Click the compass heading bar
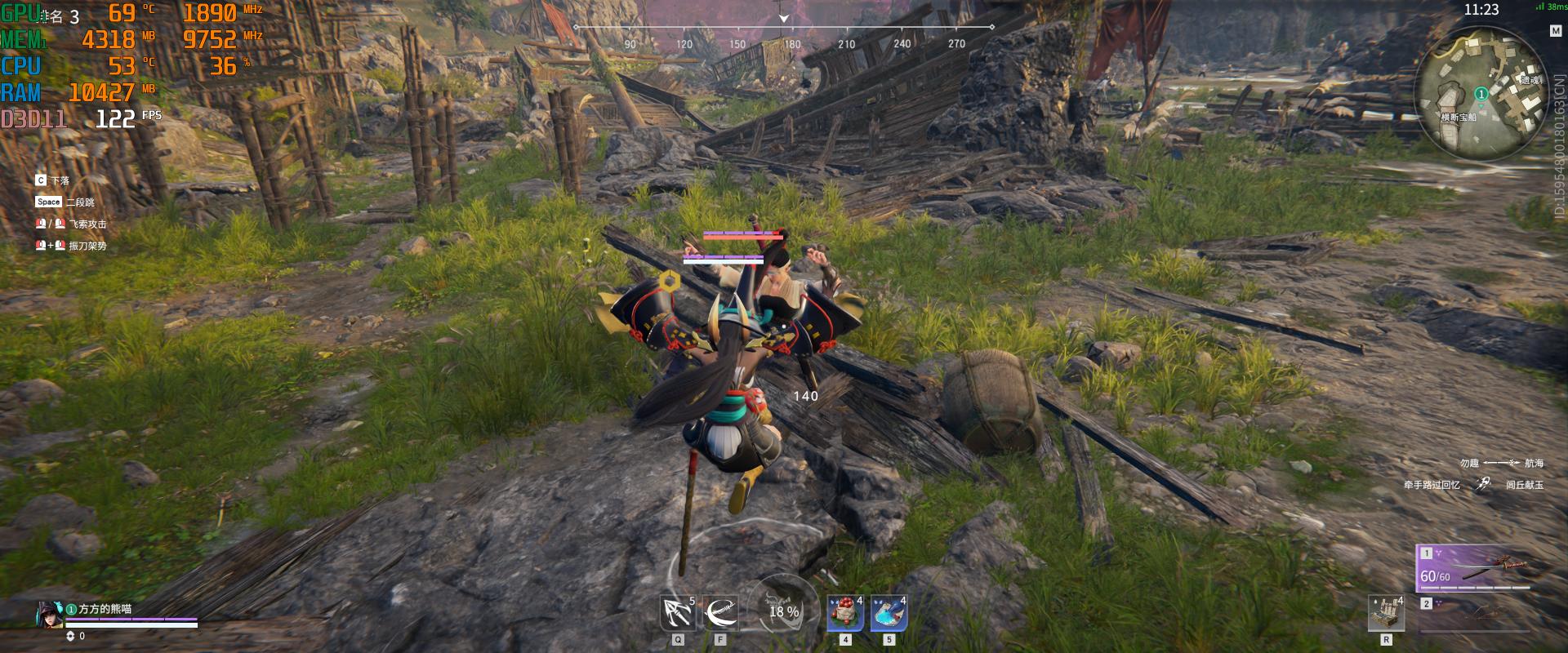The height and width of the screenshot is (653, 1568). 783,28
